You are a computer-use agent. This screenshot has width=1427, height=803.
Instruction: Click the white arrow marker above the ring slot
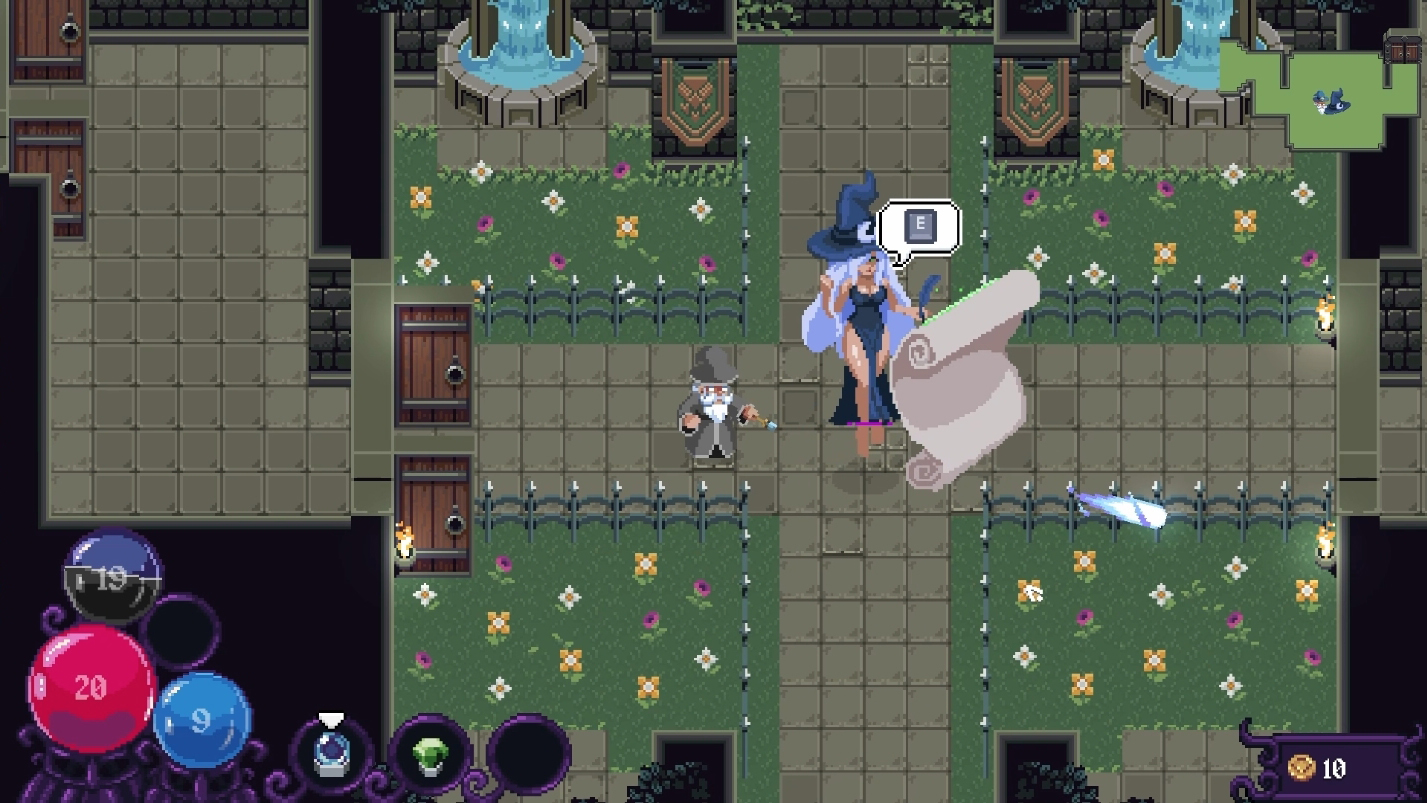point(330,719)
